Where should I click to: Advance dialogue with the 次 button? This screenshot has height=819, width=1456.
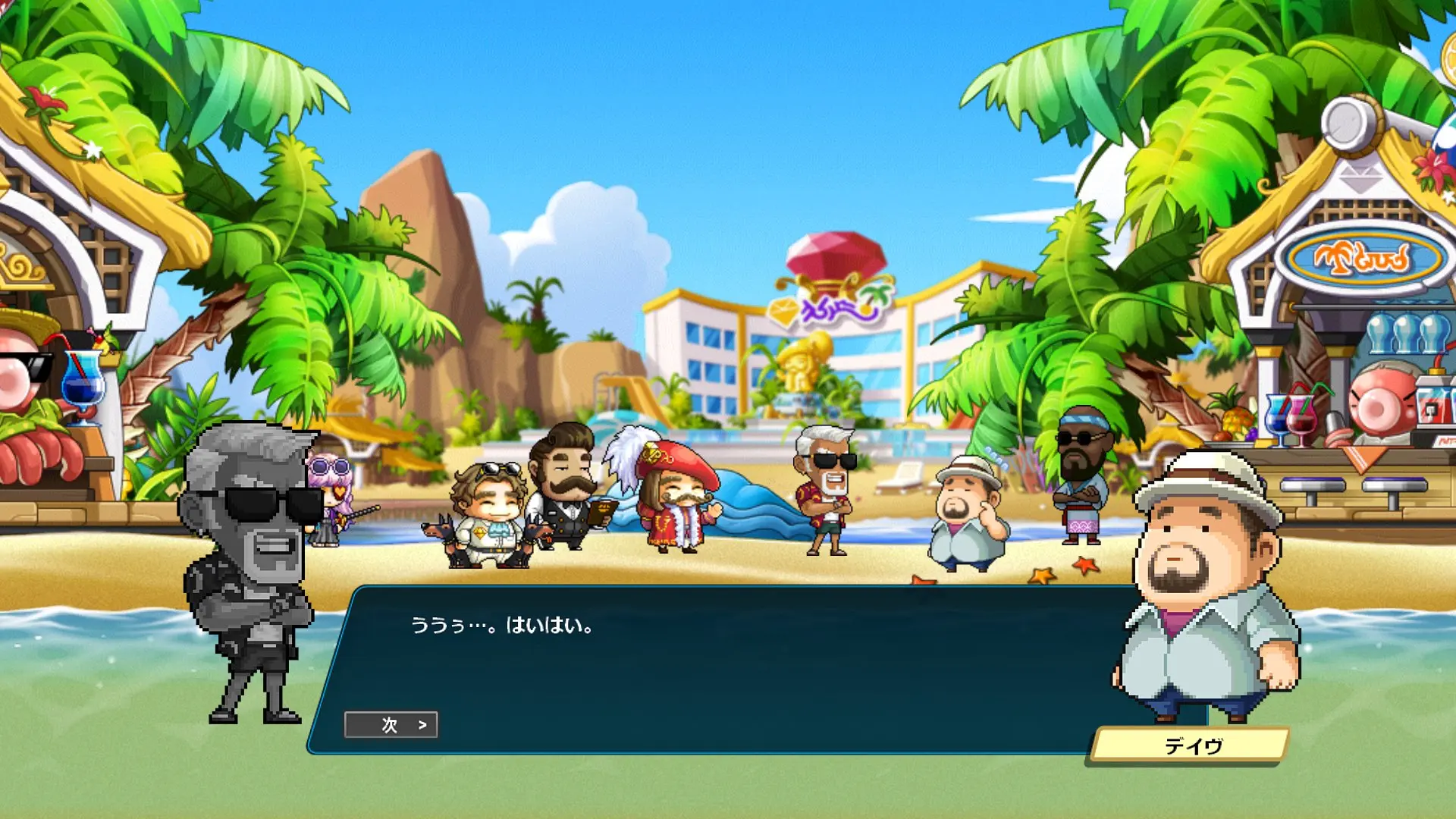(391, 725)
